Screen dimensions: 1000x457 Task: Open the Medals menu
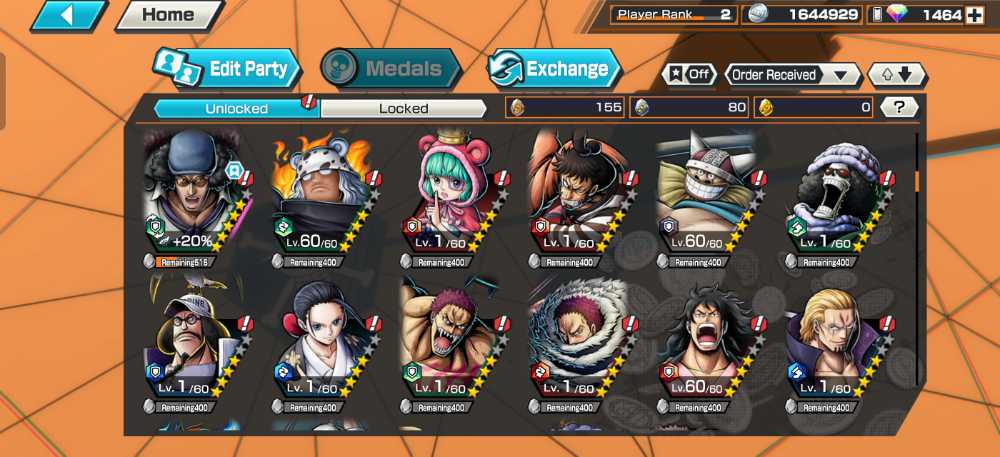tap(391, 69)
